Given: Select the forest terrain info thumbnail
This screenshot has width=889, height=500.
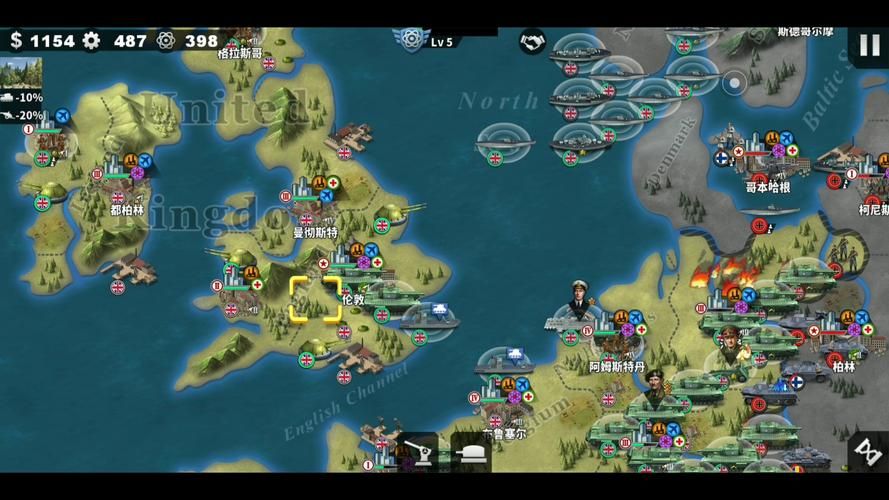Looking at the screenshot, I should click(23, 72).
